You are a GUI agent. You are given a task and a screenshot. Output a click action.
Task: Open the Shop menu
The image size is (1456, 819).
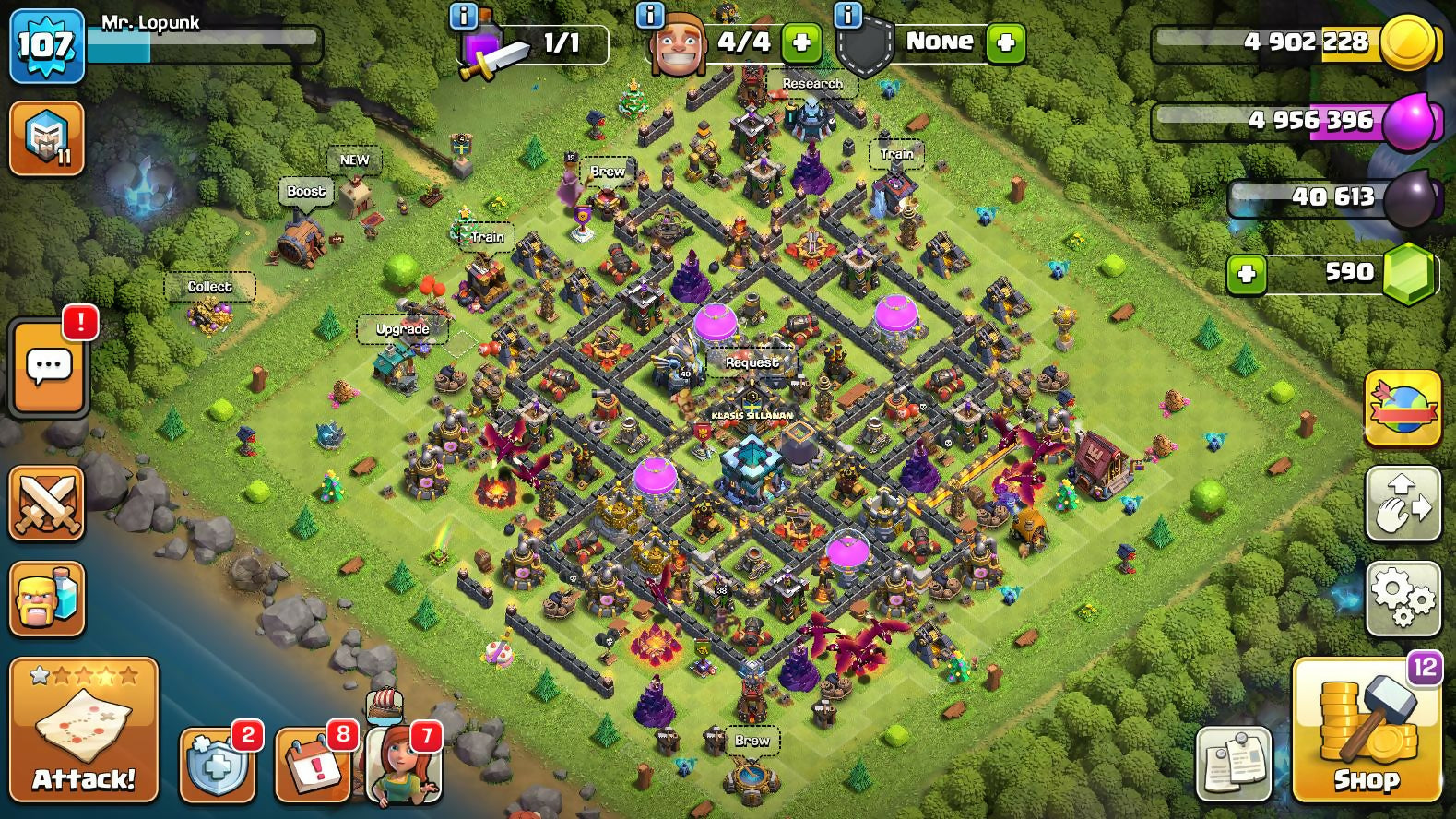point(1366,730)
